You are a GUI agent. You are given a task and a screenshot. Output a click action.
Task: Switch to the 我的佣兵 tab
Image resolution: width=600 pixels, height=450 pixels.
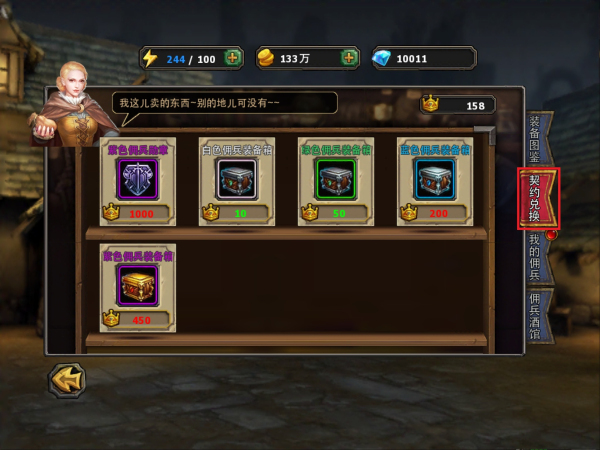point(536,256)
